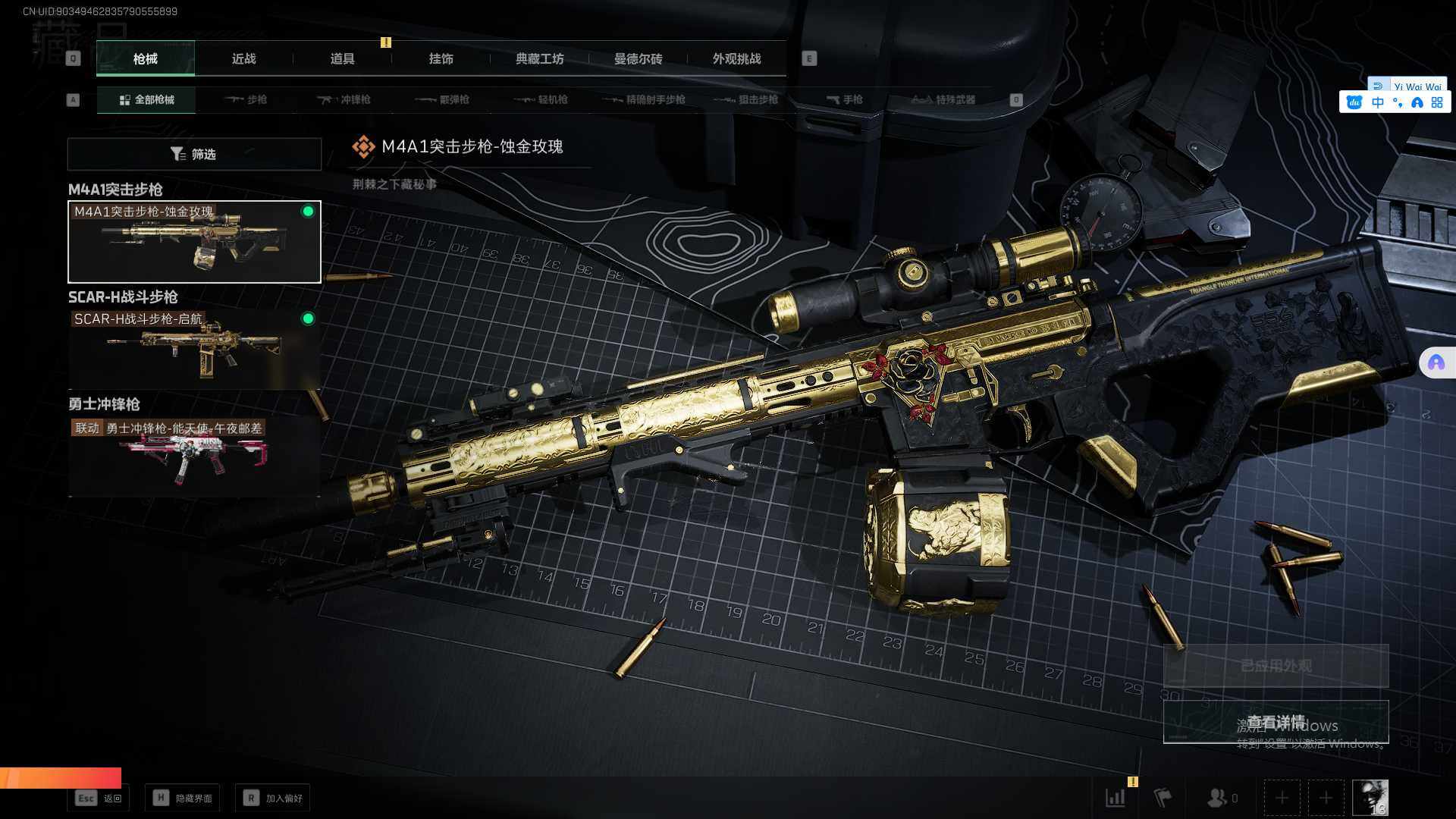
Task: Show only 冲锋枪 submachine guns
Action: click(x=344, y=100)
